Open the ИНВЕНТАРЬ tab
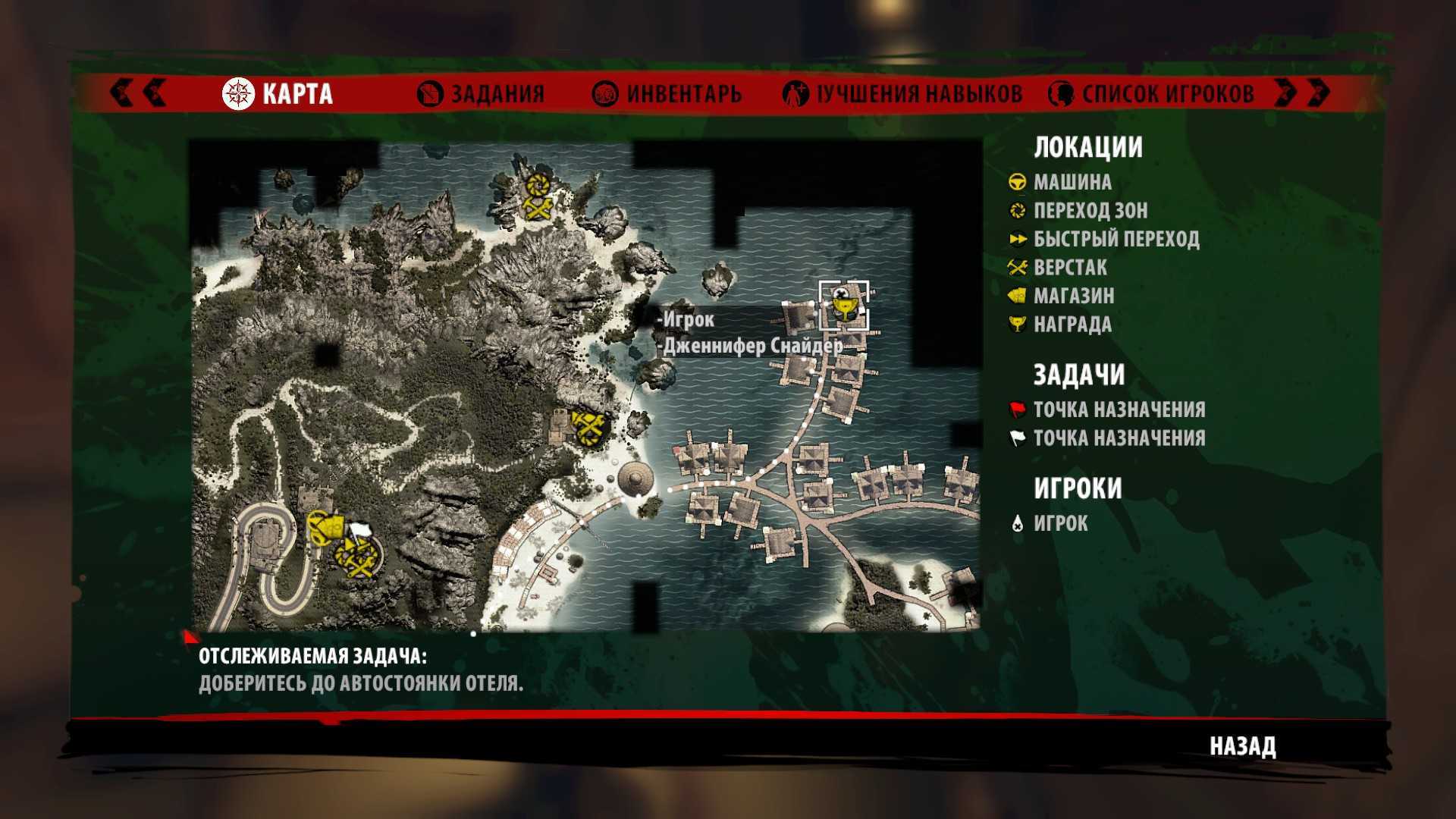1456x819 pixels. pyautogui.click(x=667, y=94)
